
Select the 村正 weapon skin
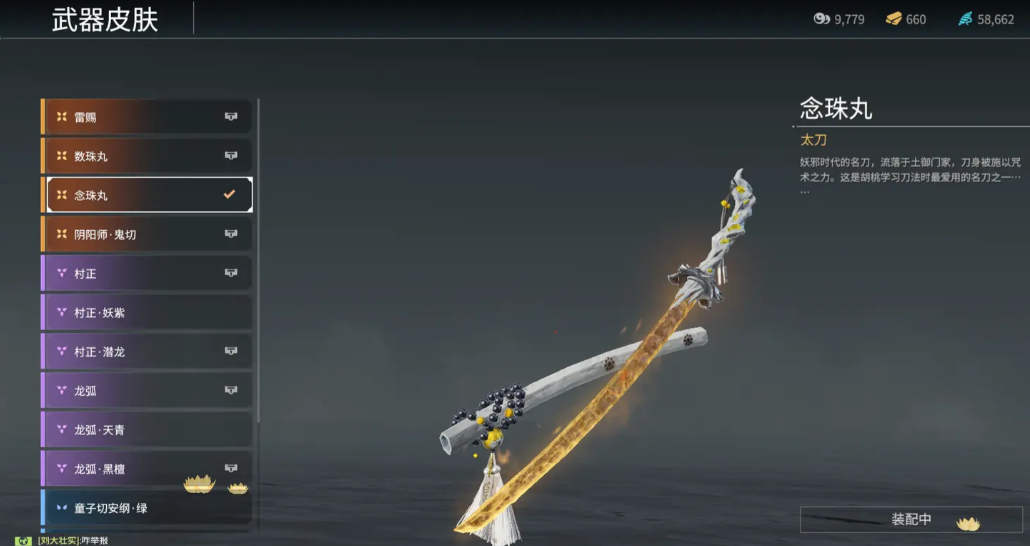point(146,273)
